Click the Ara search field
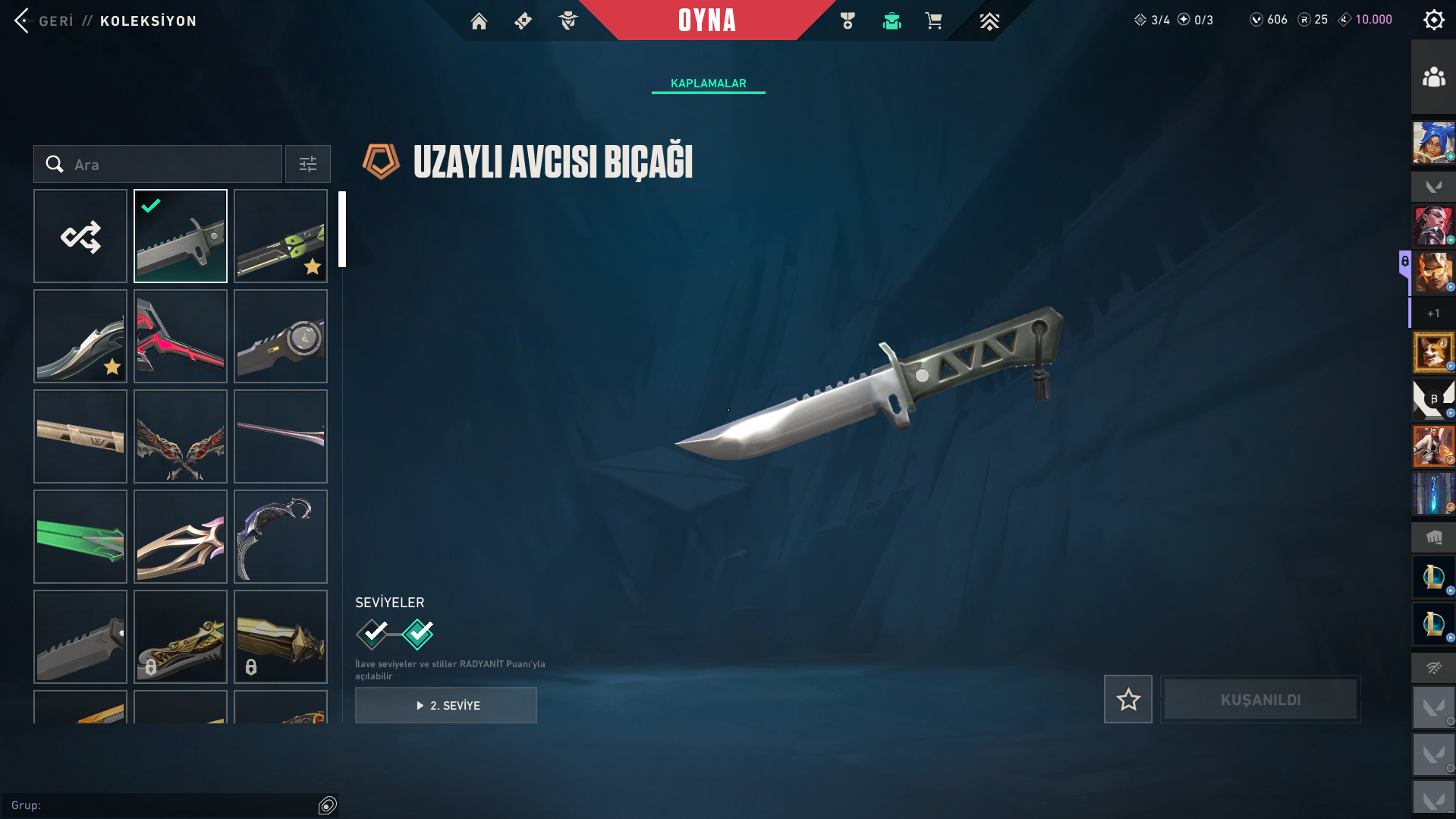This screenshot has height=819, width=1456. tap(167, 165)
